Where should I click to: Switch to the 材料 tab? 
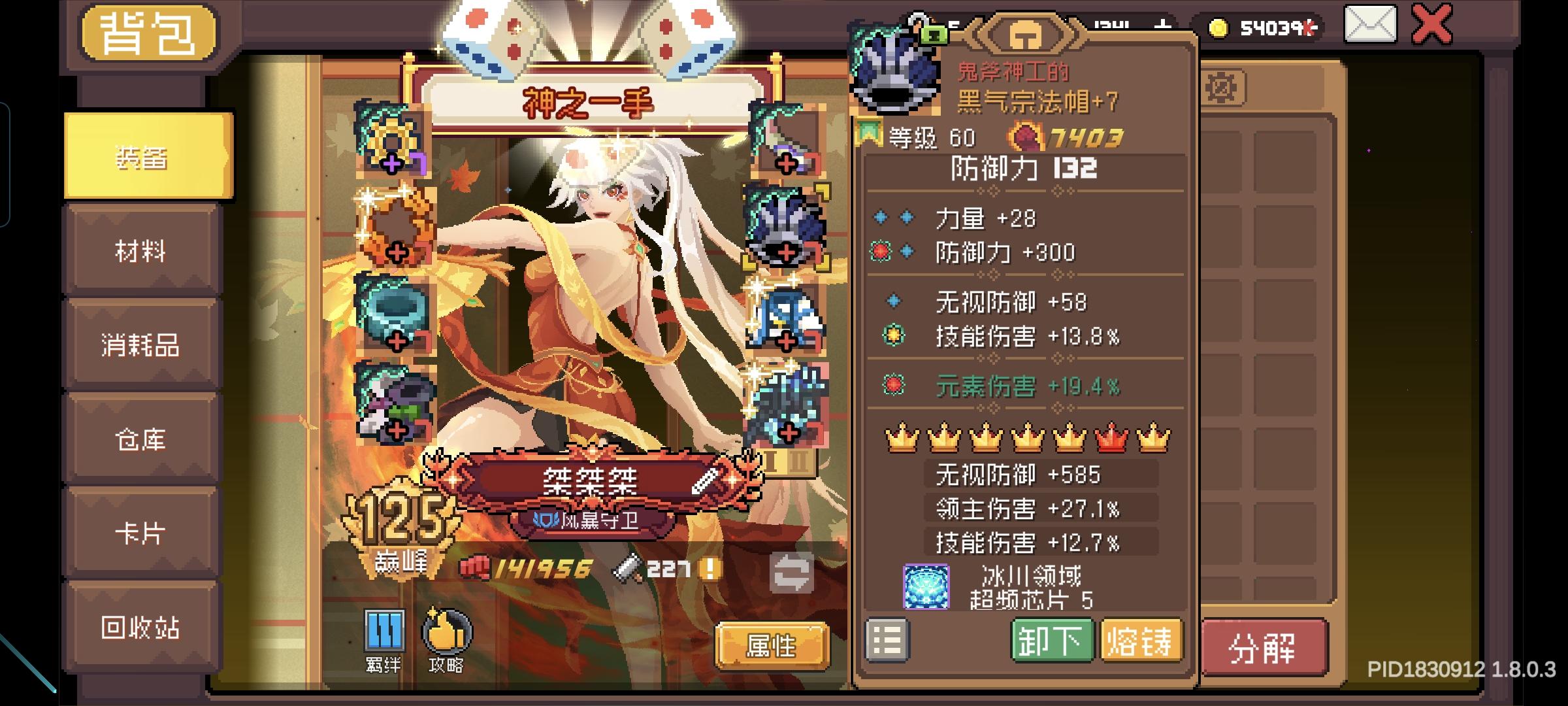[142, 252]
